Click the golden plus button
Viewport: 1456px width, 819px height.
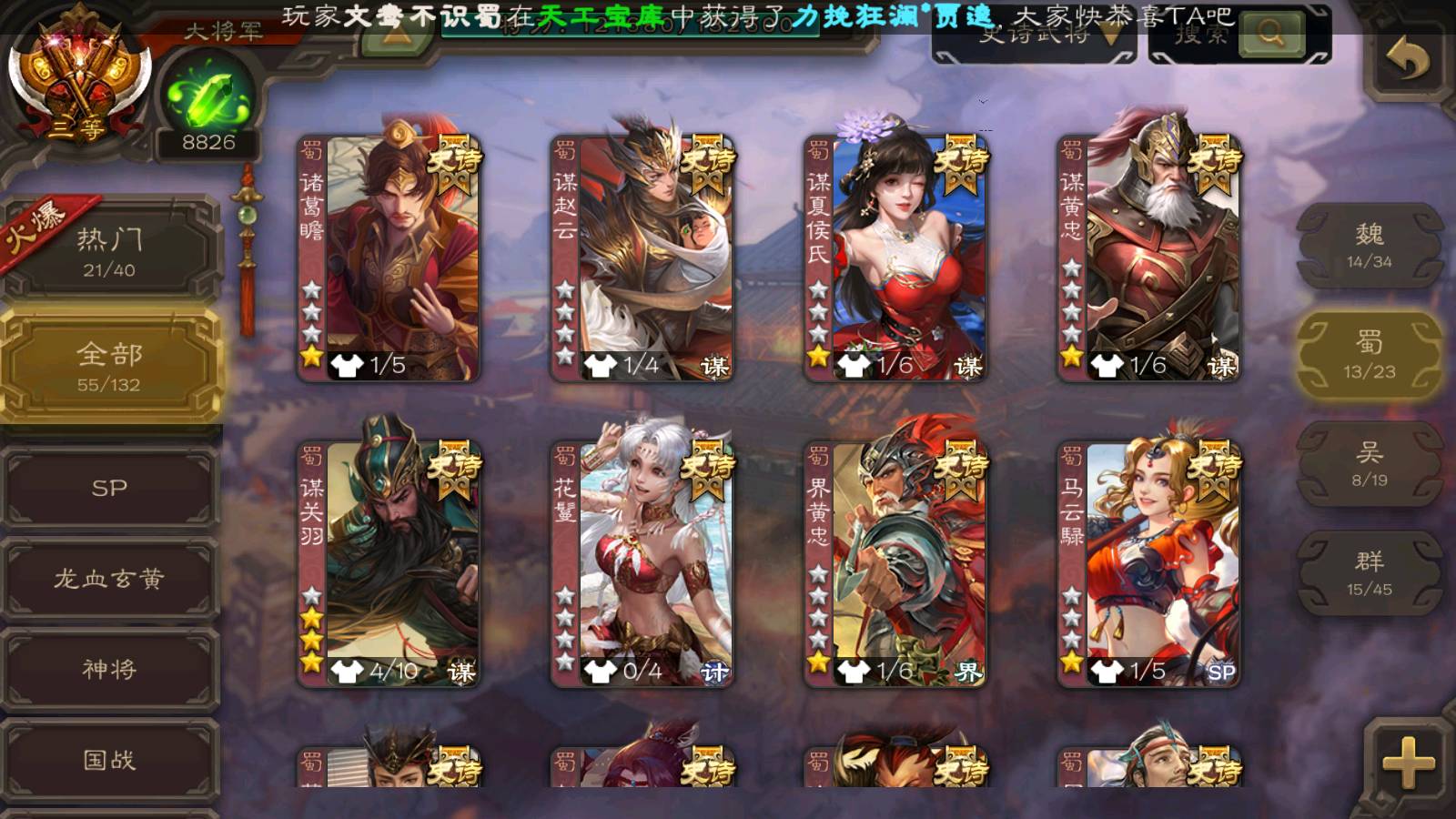pyautogui.click(x=1407, y=761)
